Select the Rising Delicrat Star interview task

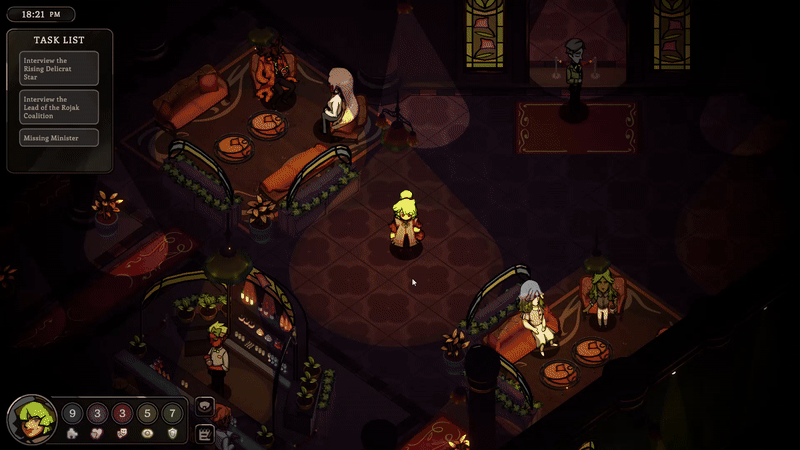[x=59, y=68]
